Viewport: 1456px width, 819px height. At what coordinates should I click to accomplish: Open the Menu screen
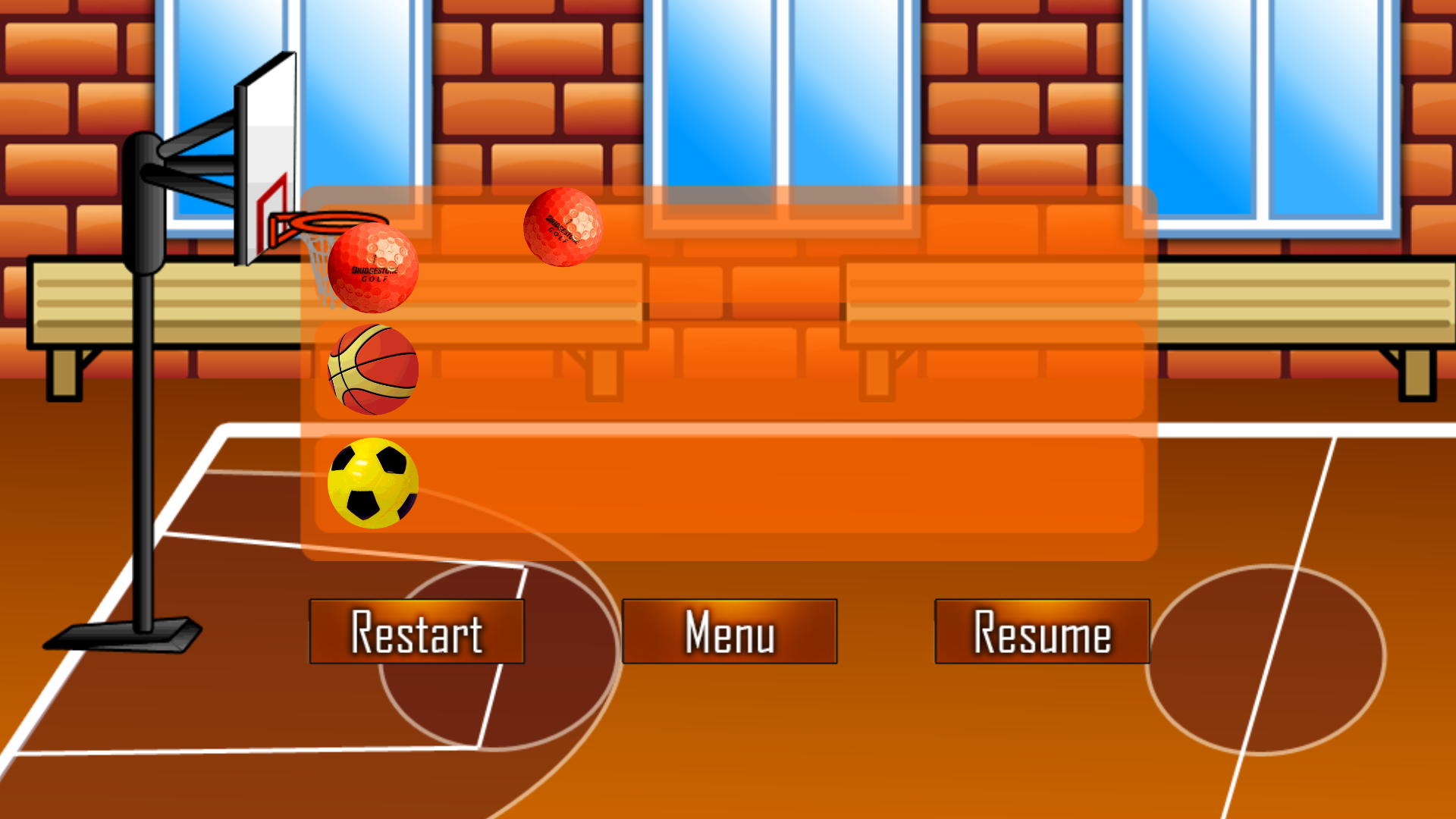pyautogui.click(x=728, y=632)
